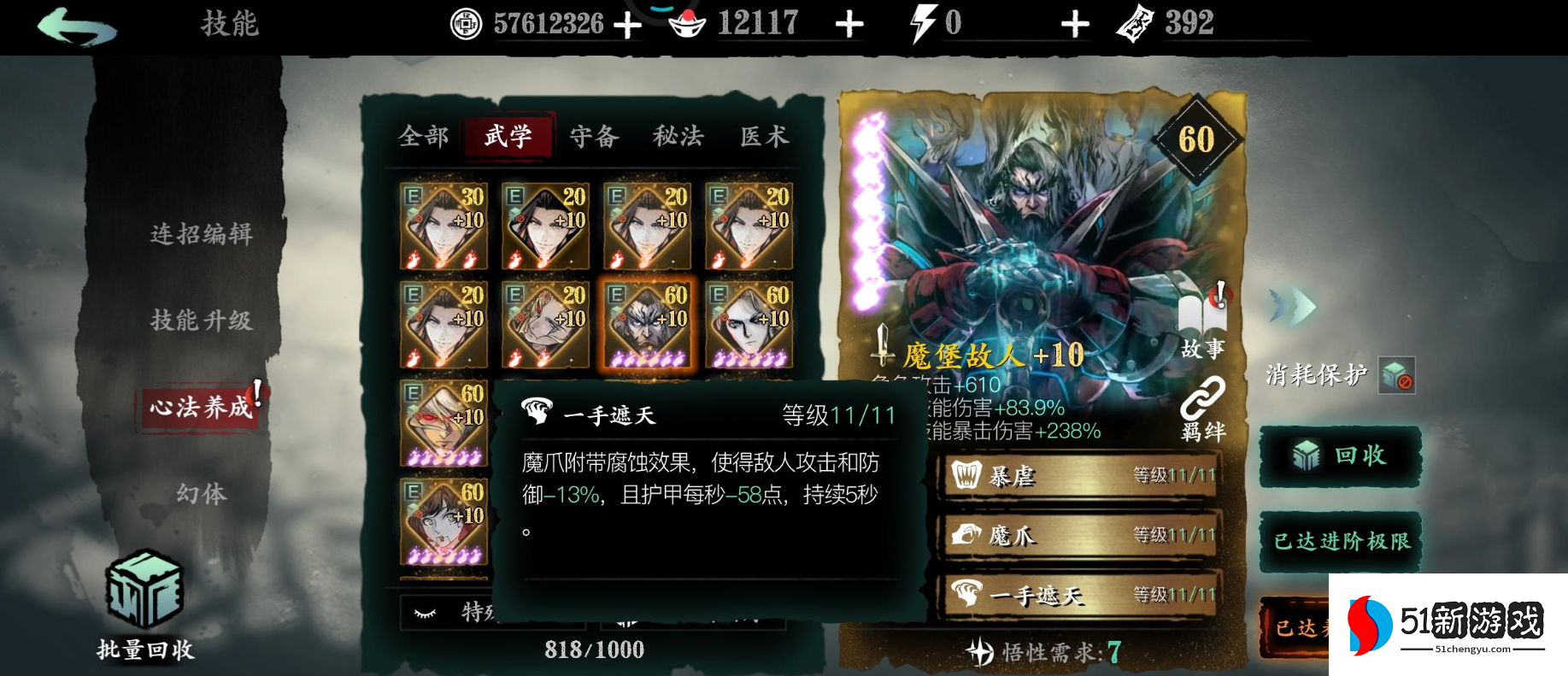Tap the plus next to the gold currency
Image resolution: width=1568 pixels, height=676 pixels.
click(630, 23)
